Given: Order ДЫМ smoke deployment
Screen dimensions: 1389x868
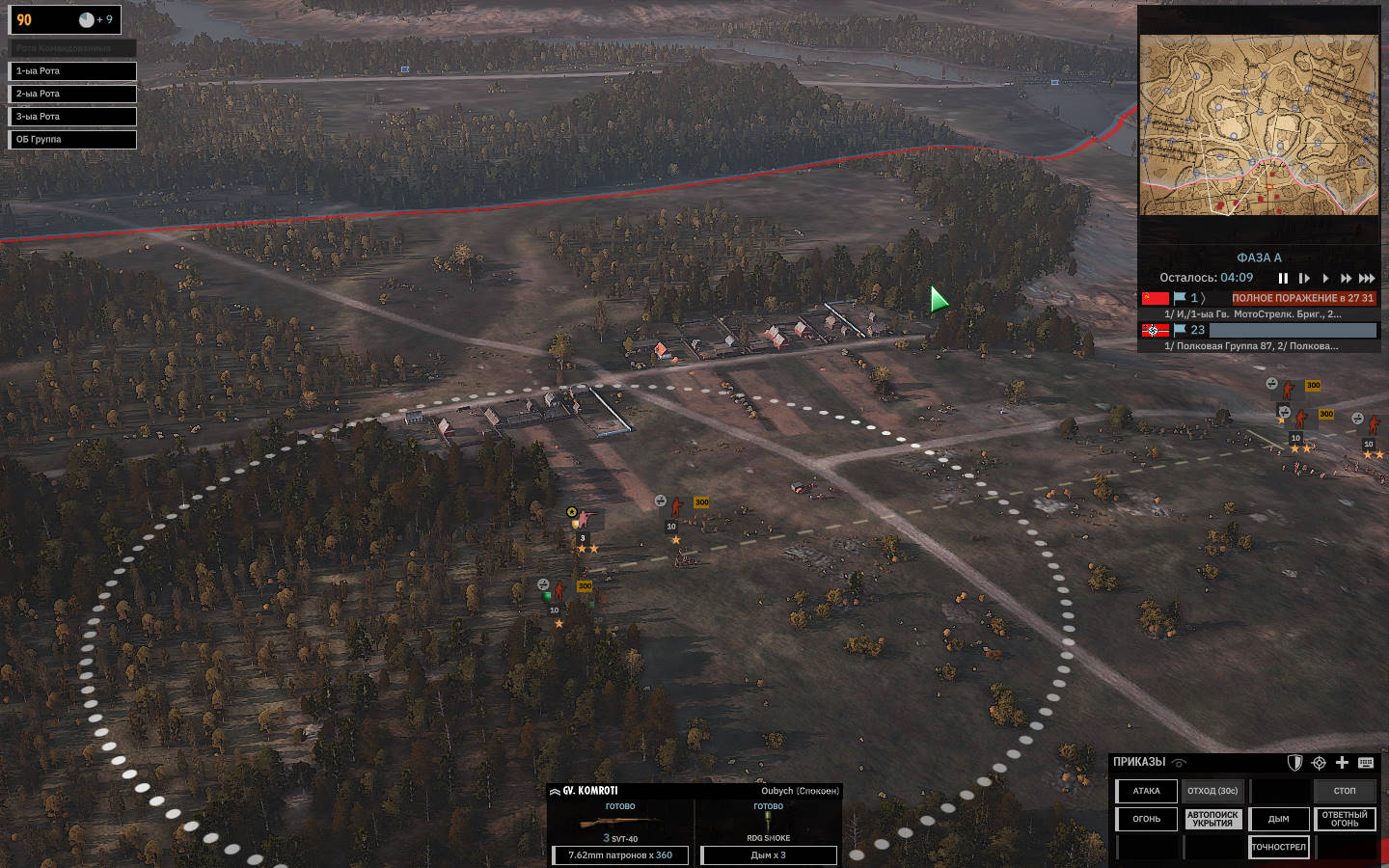Looking at the screenshot, I should [x=1279, y=820].
